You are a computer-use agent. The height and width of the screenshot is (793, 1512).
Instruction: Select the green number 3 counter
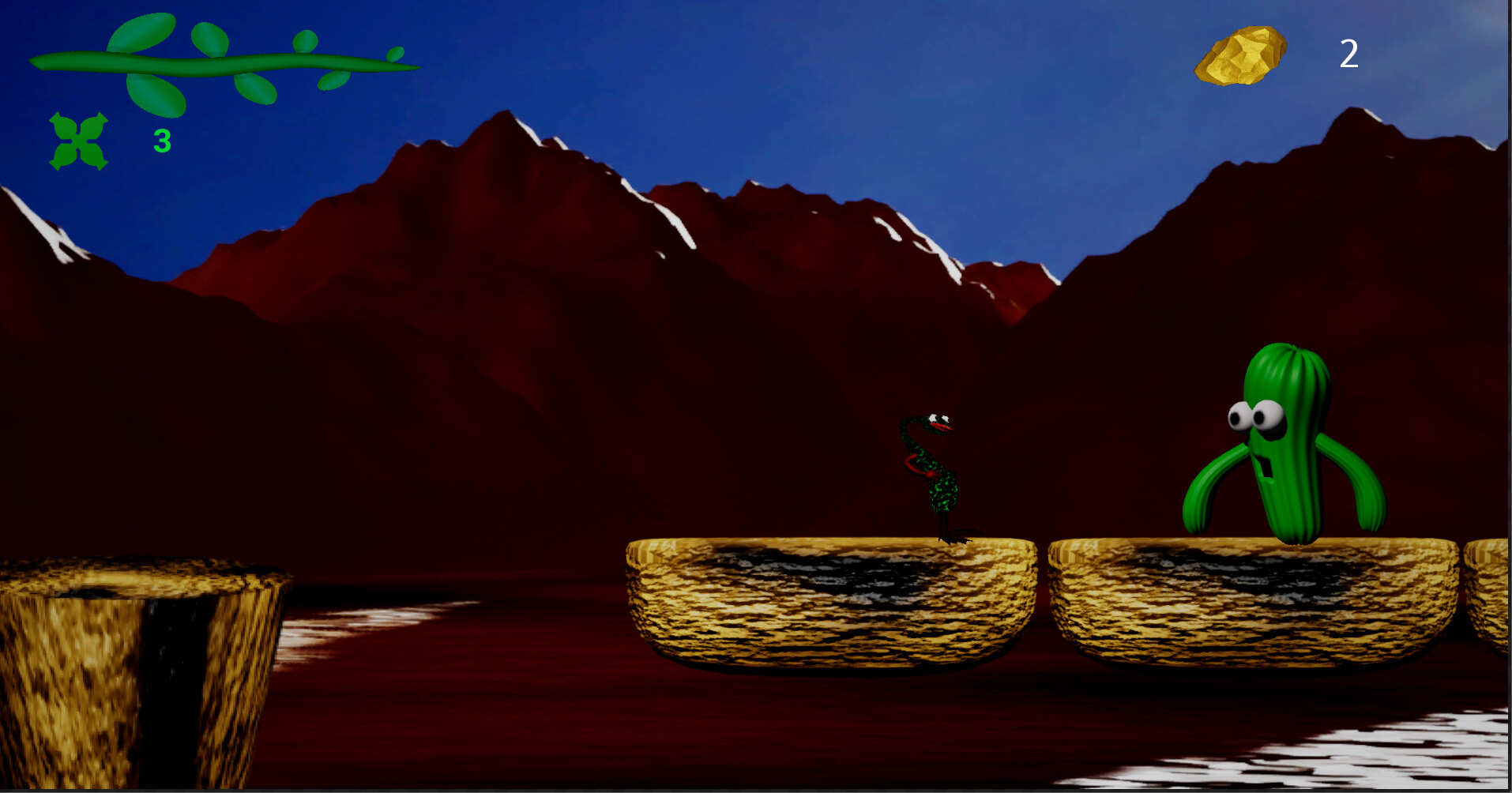click(160, 140)
